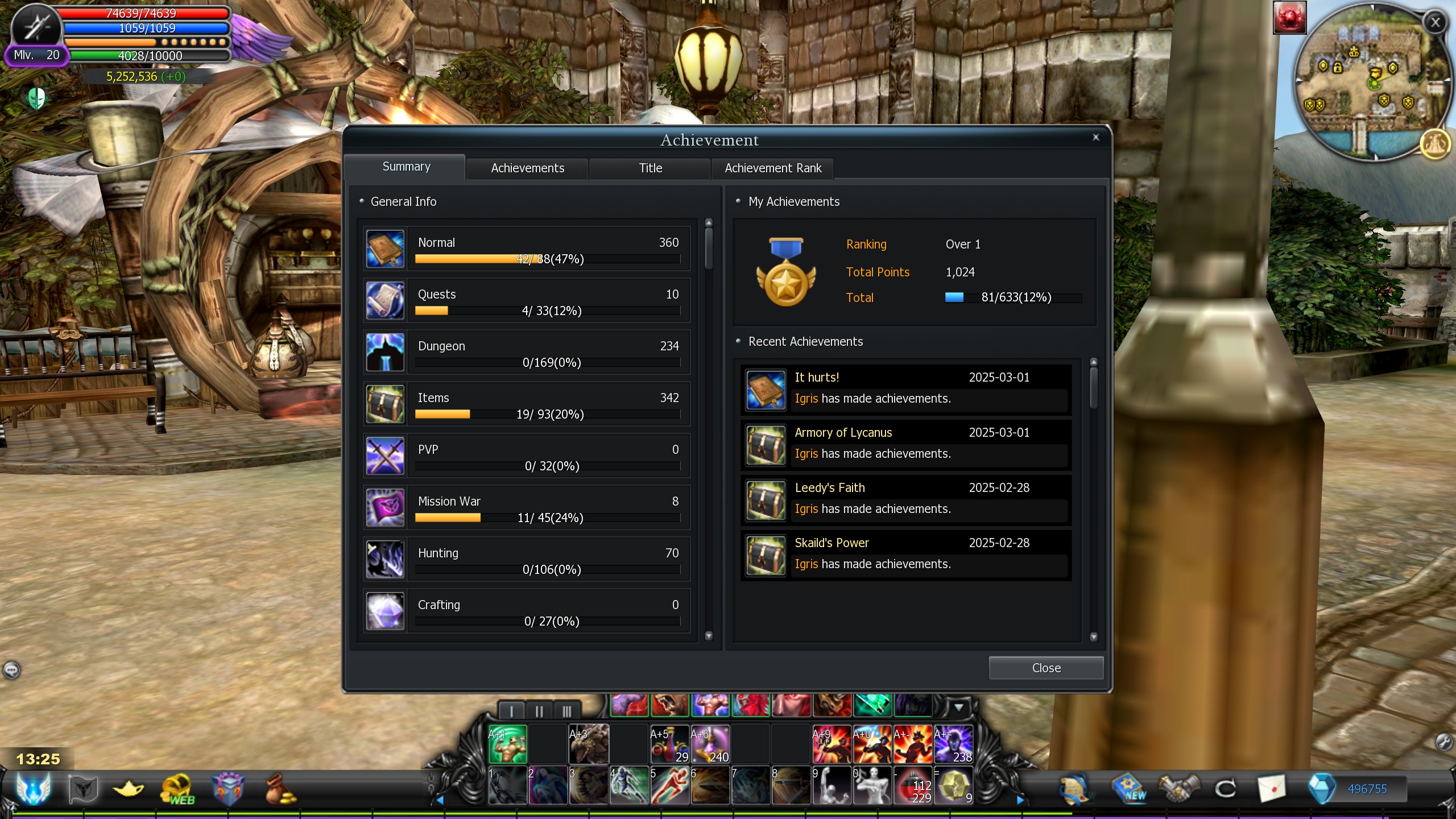Close Achievement window with the X
Viewport: 1456px width, 819px height.
(x=1095, y=137)
